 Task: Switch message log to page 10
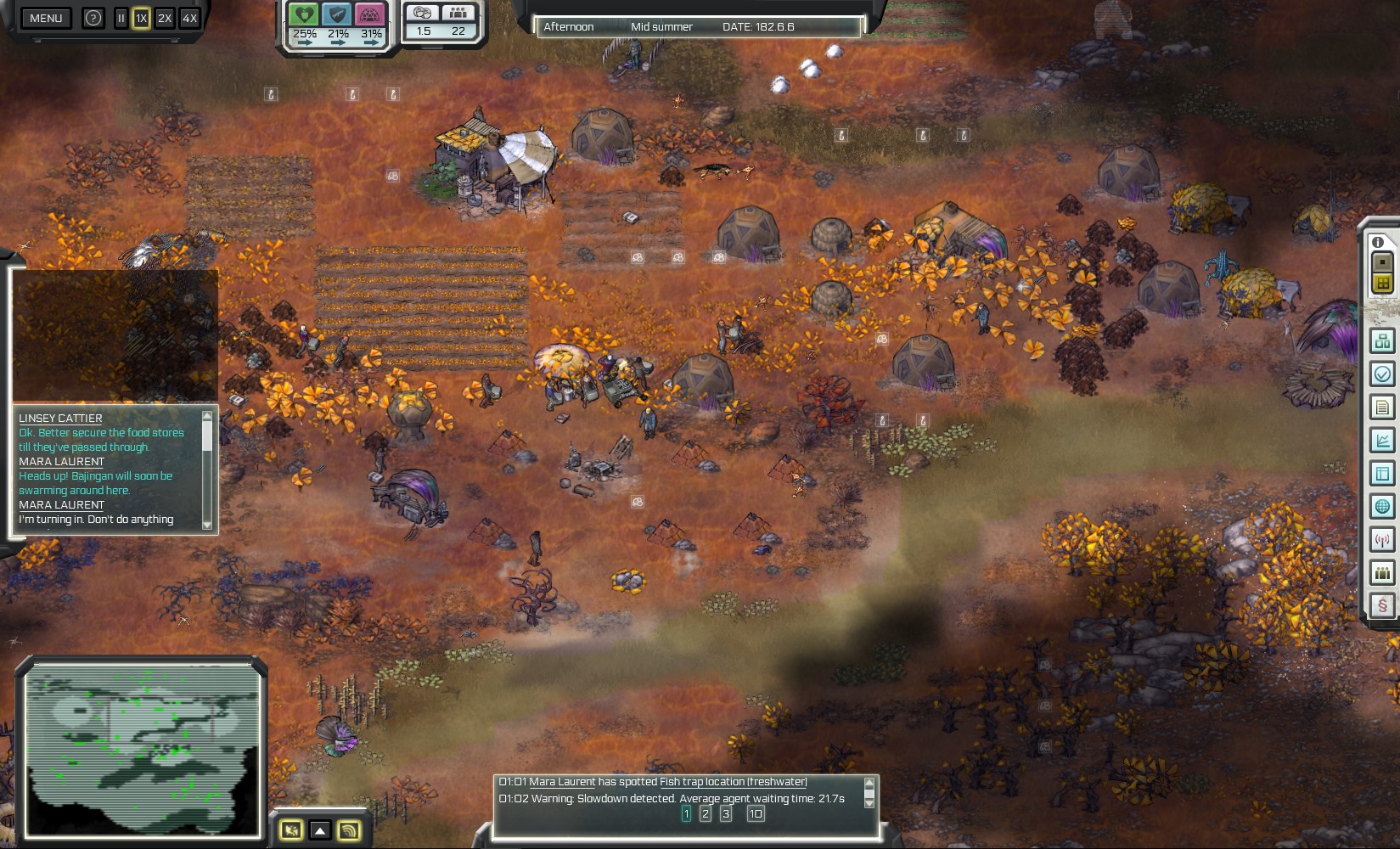click(x=755, y=813)
